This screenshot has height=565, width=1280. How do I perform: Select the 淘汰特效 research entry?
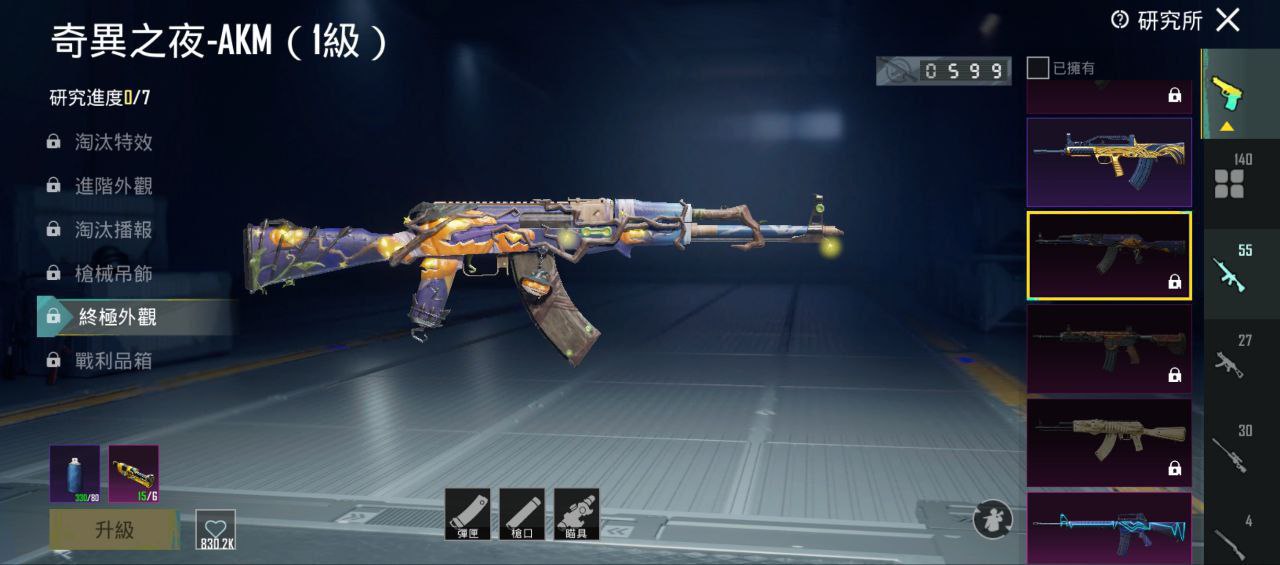pos(113,142)
